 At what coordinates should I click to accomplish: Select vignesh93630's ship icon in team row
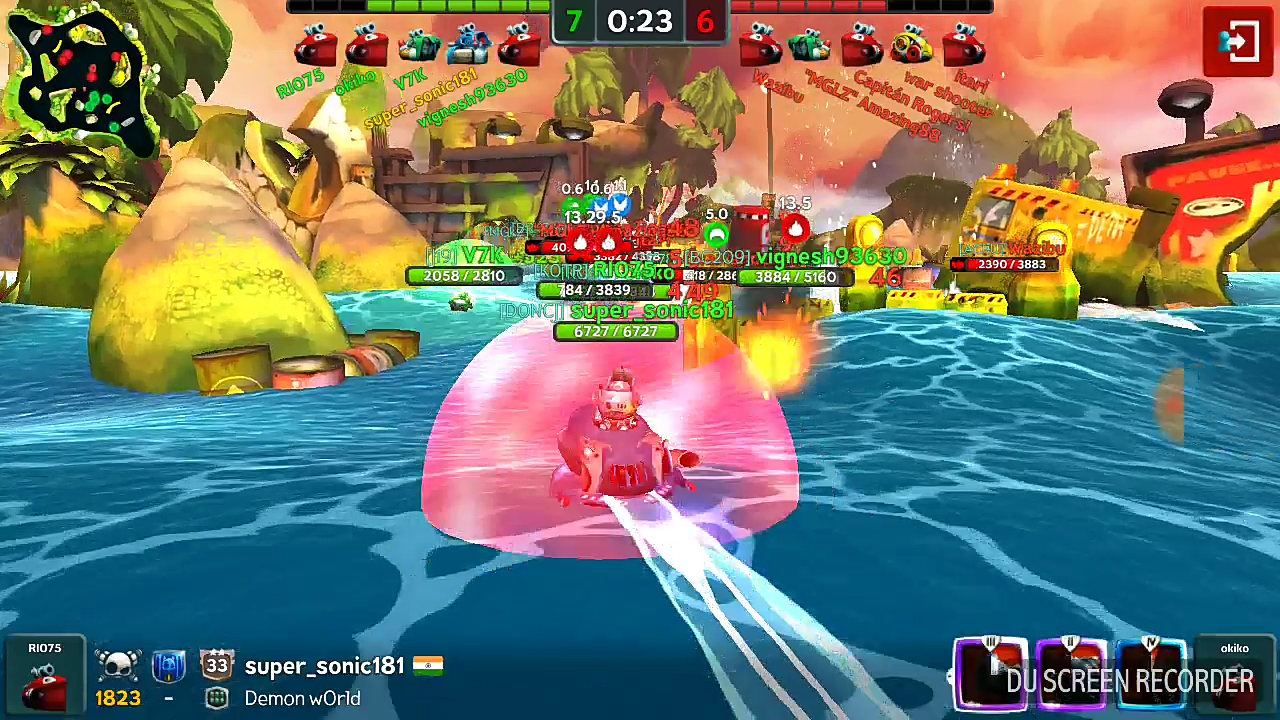click(519, 45)
